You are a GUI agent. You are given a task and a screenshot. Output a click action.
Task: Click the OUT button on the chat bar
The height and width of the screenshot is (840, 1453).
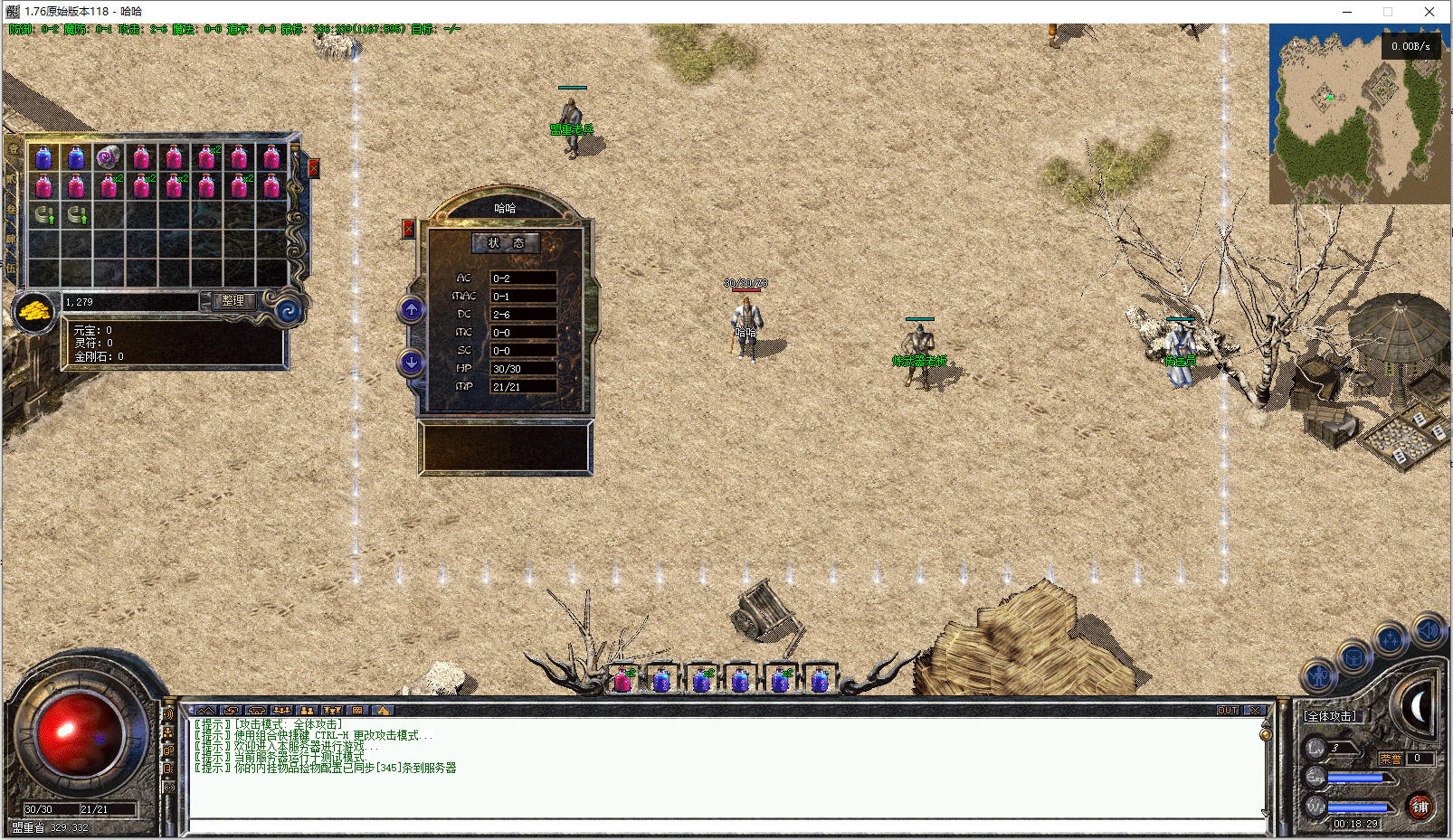pyautogui.click(x=1227, y=711)
